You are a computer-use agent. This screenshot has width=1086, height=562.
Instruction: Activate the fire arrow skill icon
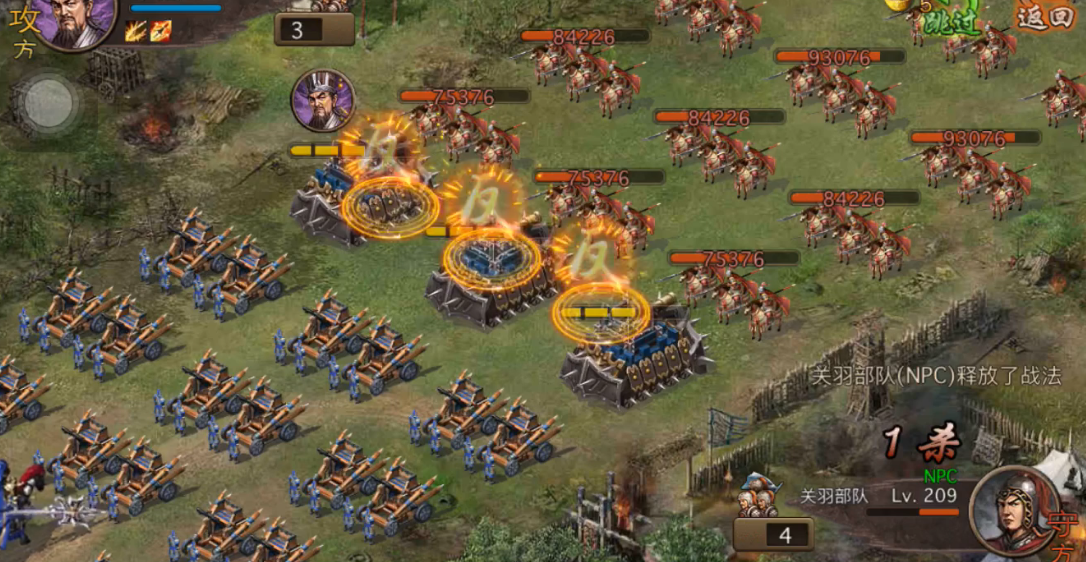click(x=160, y=31)
